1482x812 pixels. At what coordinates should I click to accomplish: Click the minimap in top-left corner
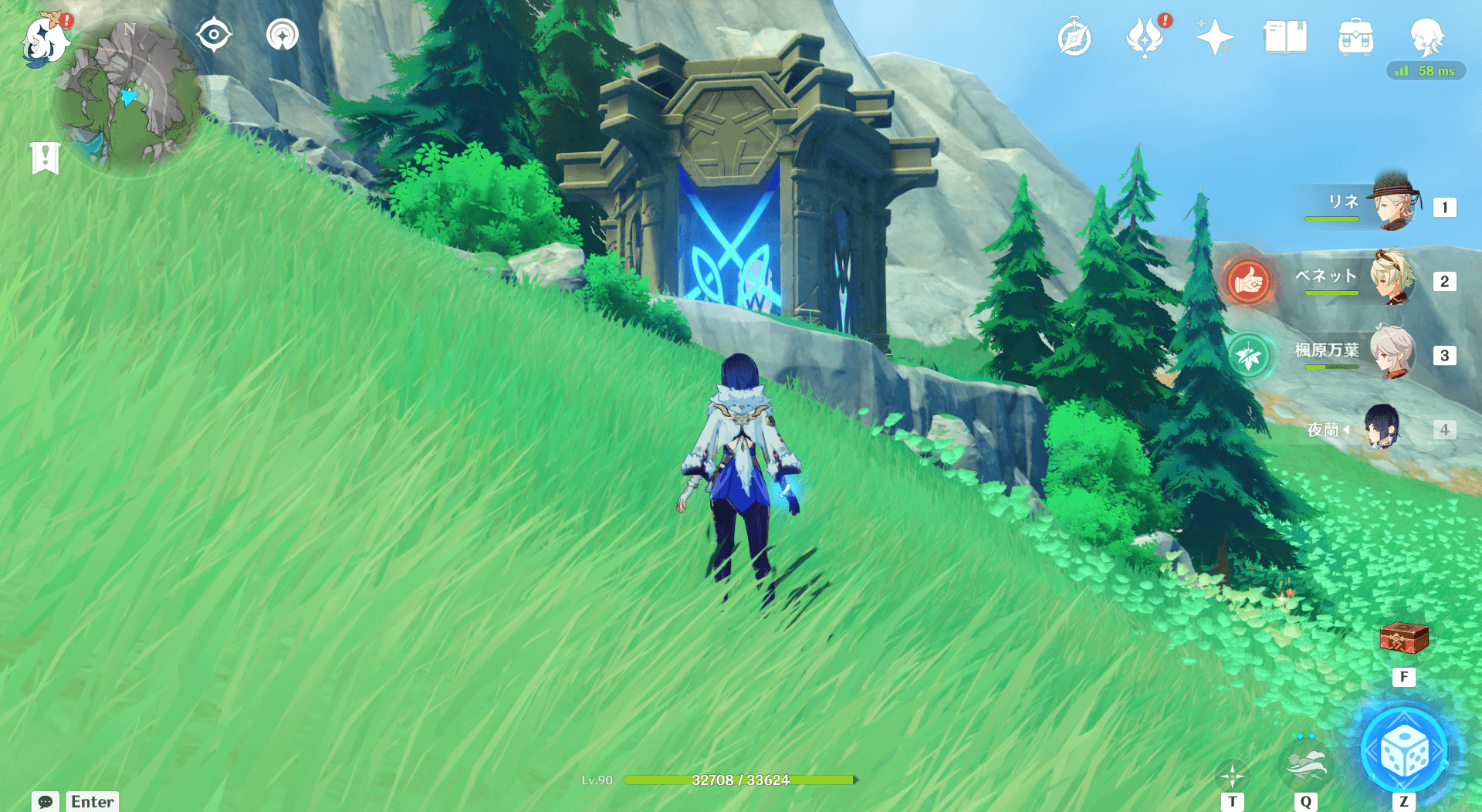coord(127,93)
